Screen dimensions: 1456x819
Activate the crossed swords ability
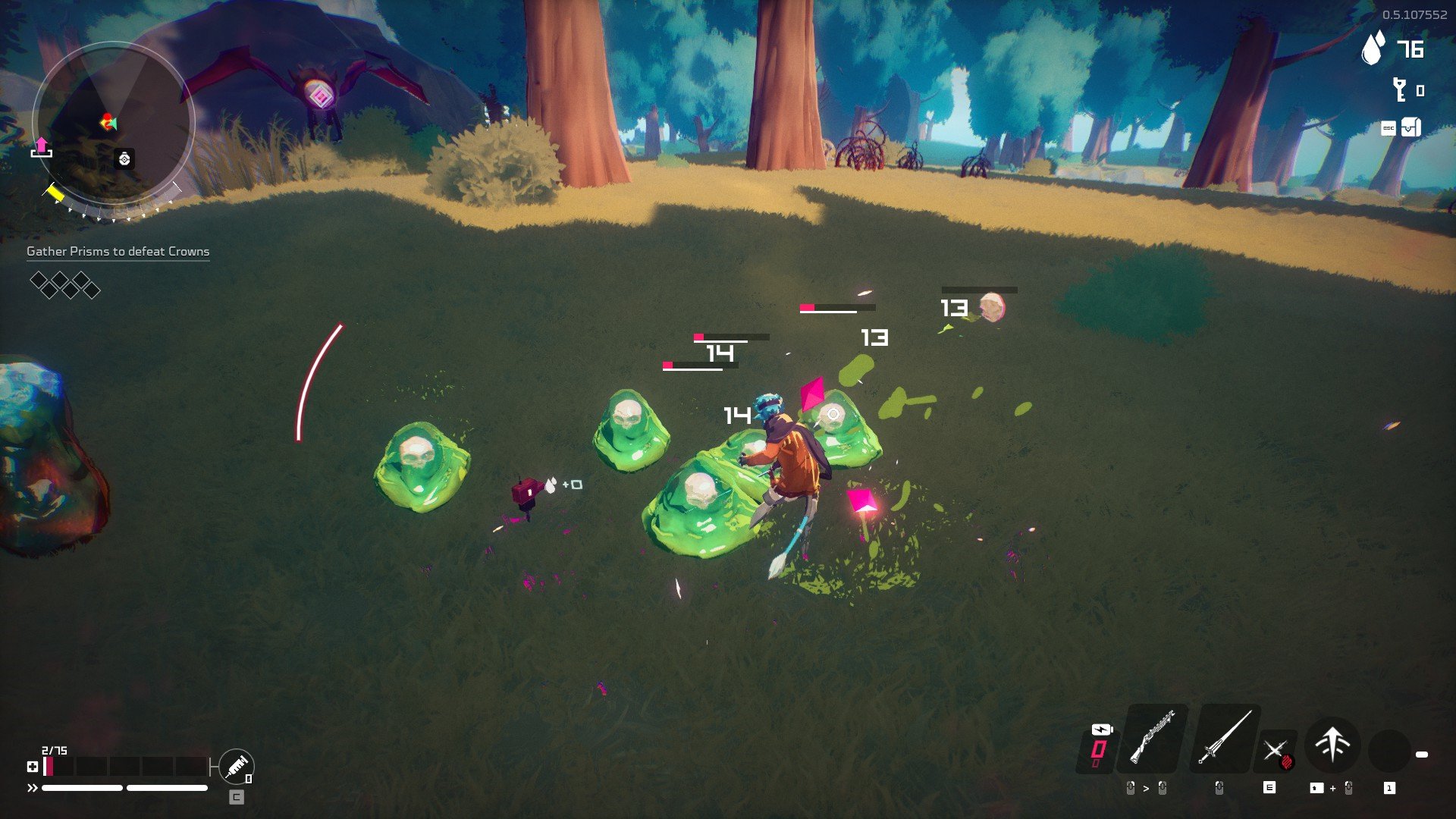tap(1276, 752)
